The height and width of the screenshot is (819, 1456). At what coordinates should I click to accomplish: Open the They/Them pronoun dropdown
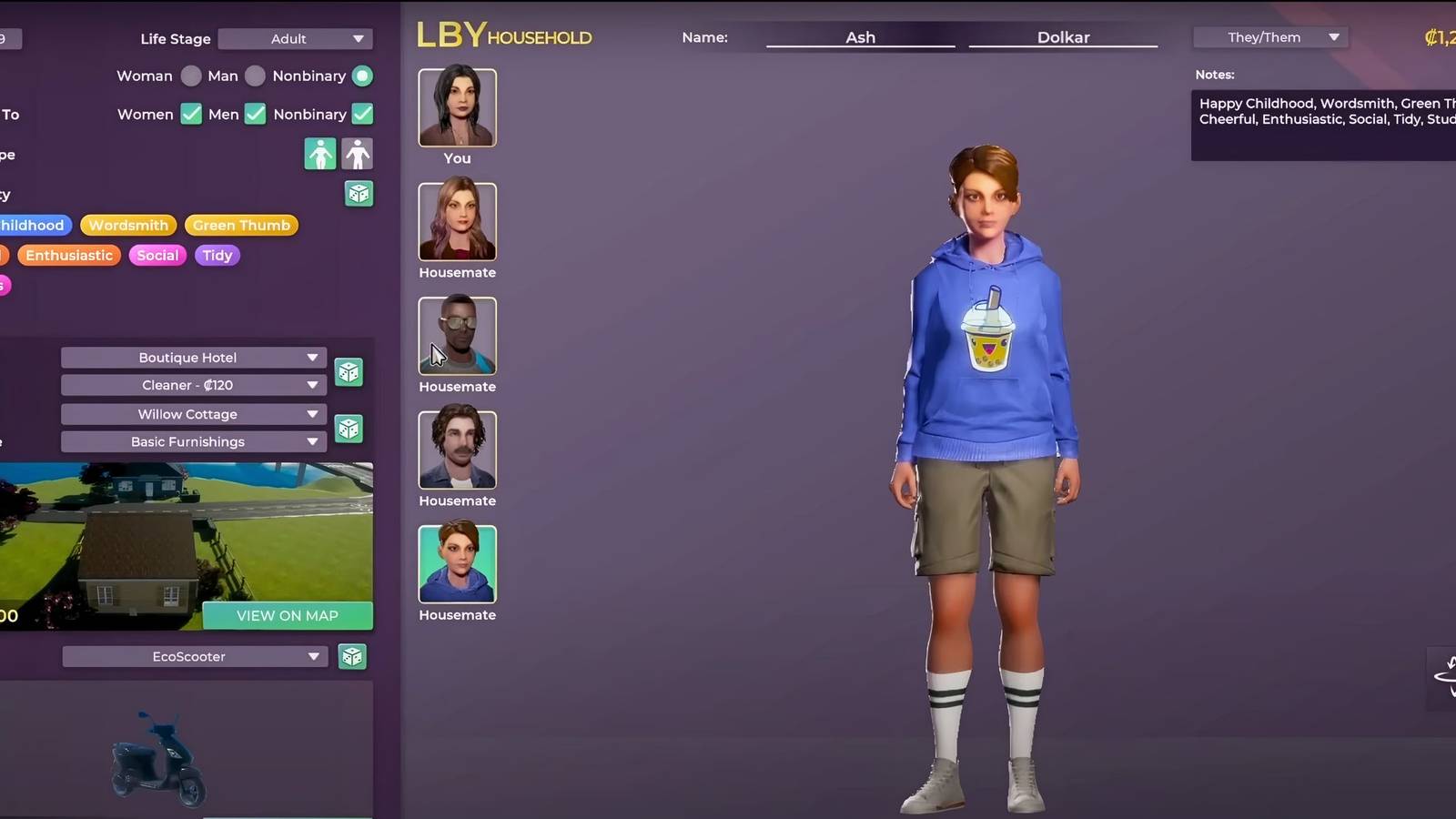[x=1270, y=37]
